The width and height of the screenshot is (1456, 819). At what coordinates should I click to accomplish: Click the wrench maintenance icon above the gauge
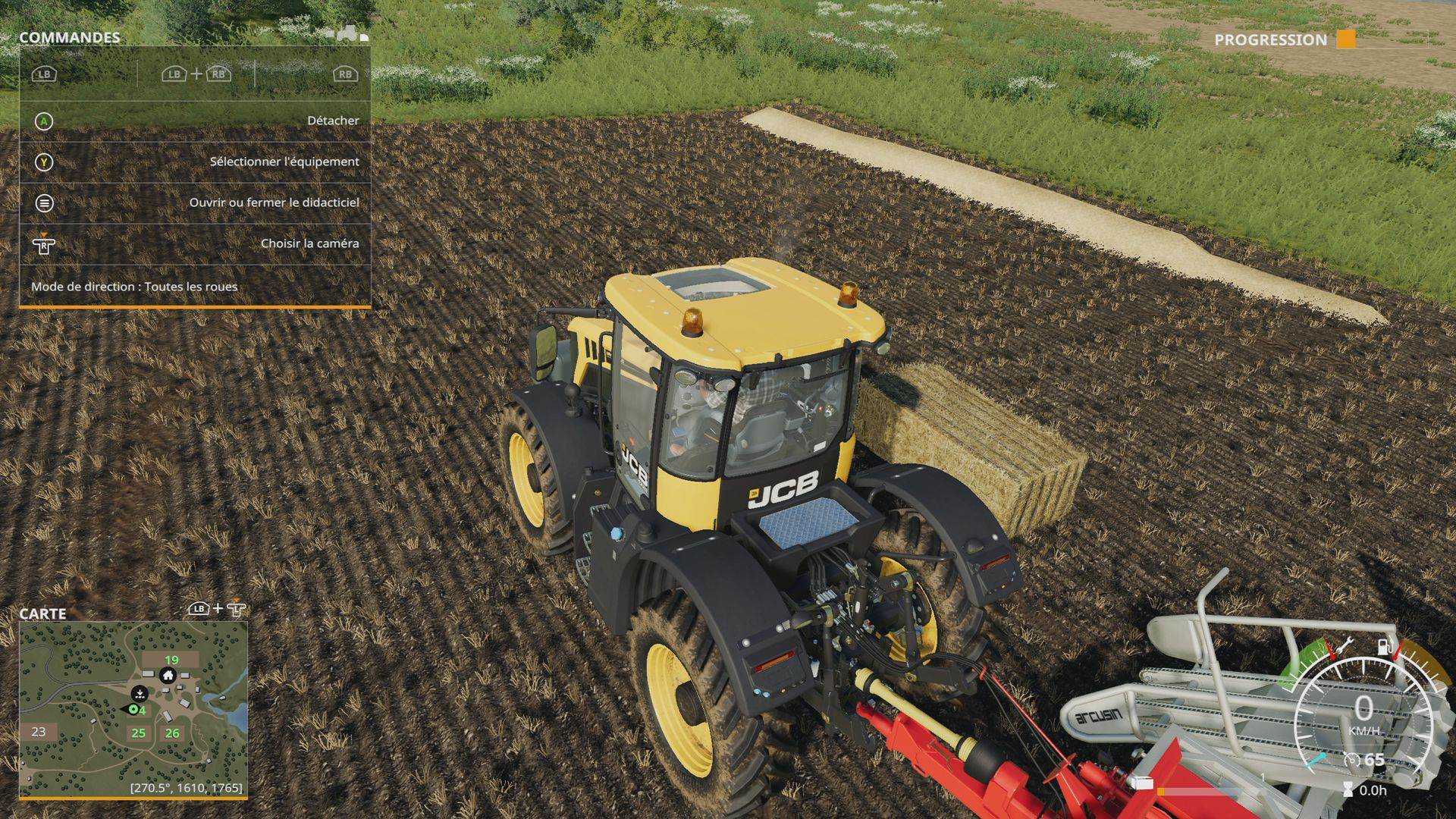1345,646
